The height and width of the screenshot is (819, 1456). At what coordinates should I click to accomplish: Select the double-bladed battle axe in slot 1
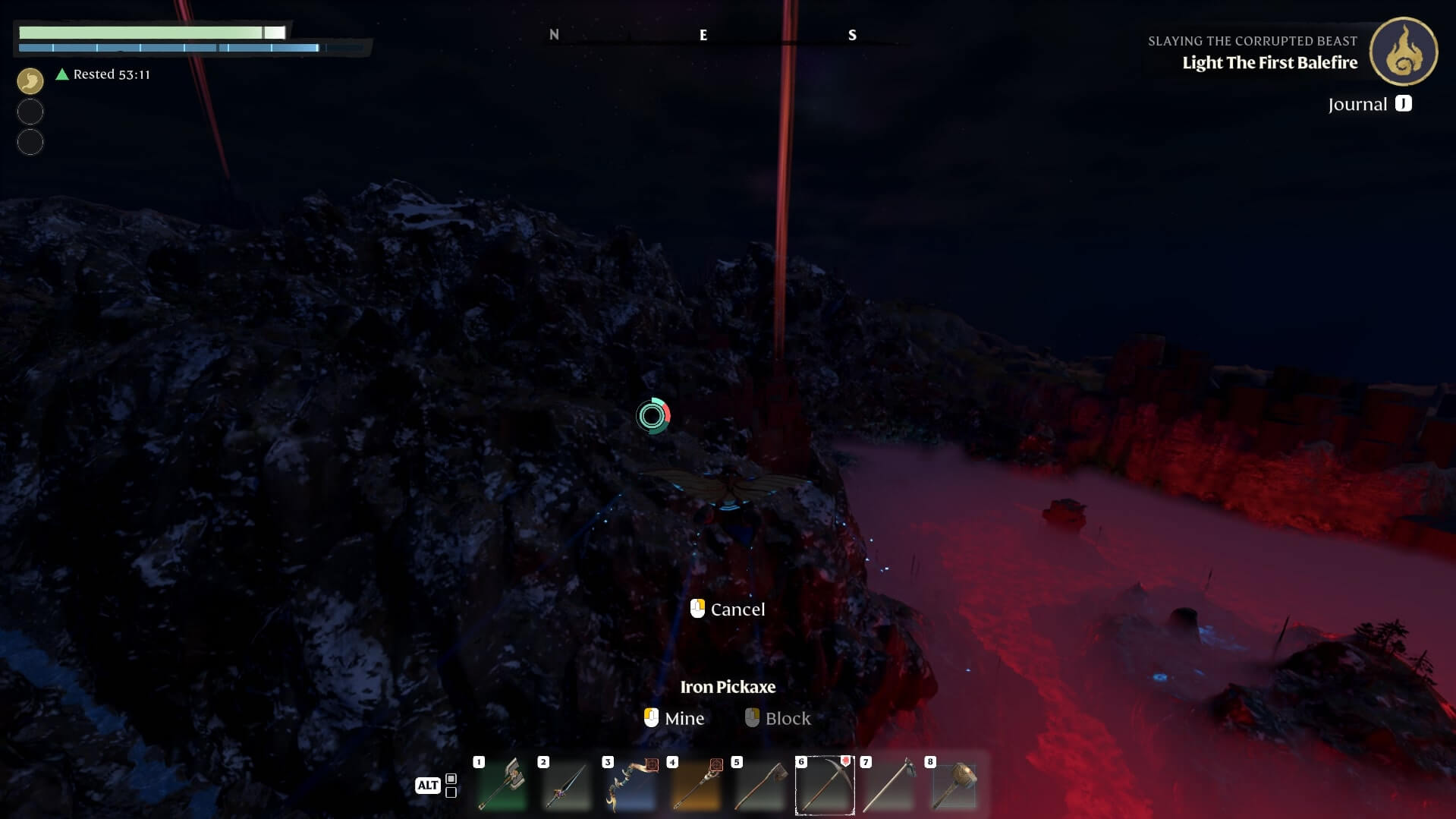click(502, 786)
